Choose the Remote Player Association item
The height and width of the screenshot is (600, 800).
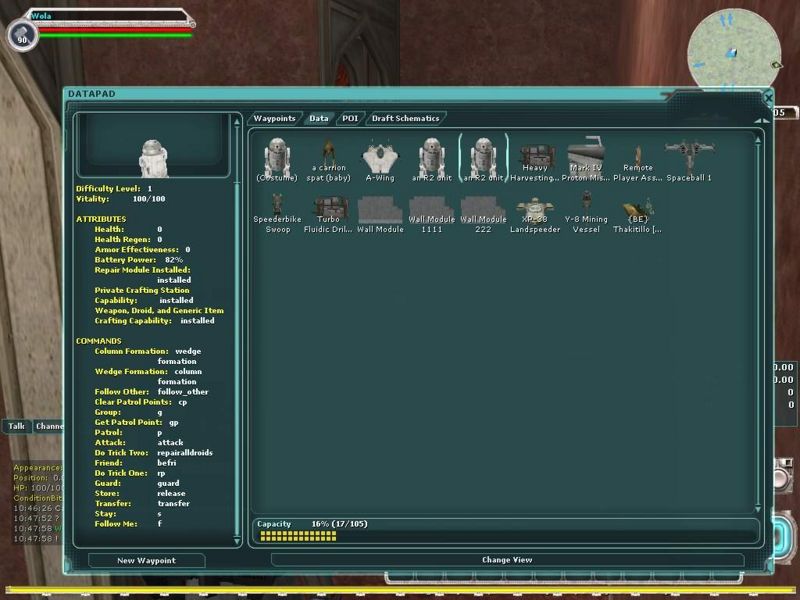click(638, 160)
